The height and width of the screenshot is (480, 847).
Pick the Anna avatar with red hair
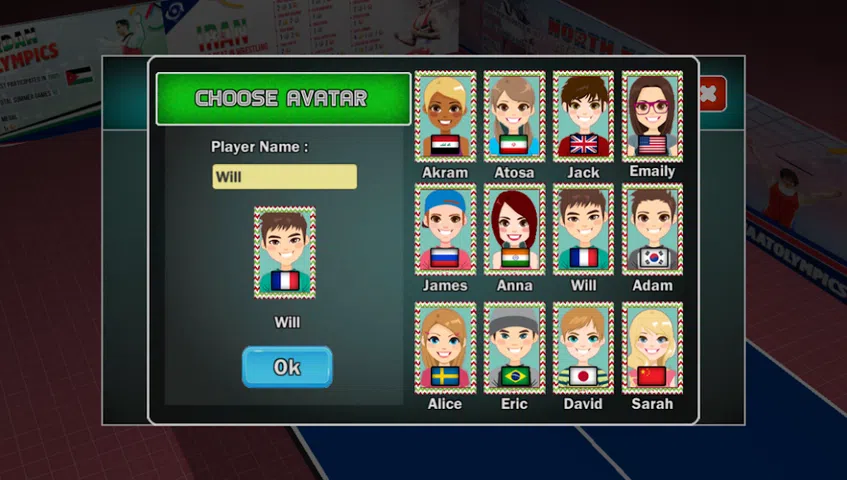click(514, 229)
